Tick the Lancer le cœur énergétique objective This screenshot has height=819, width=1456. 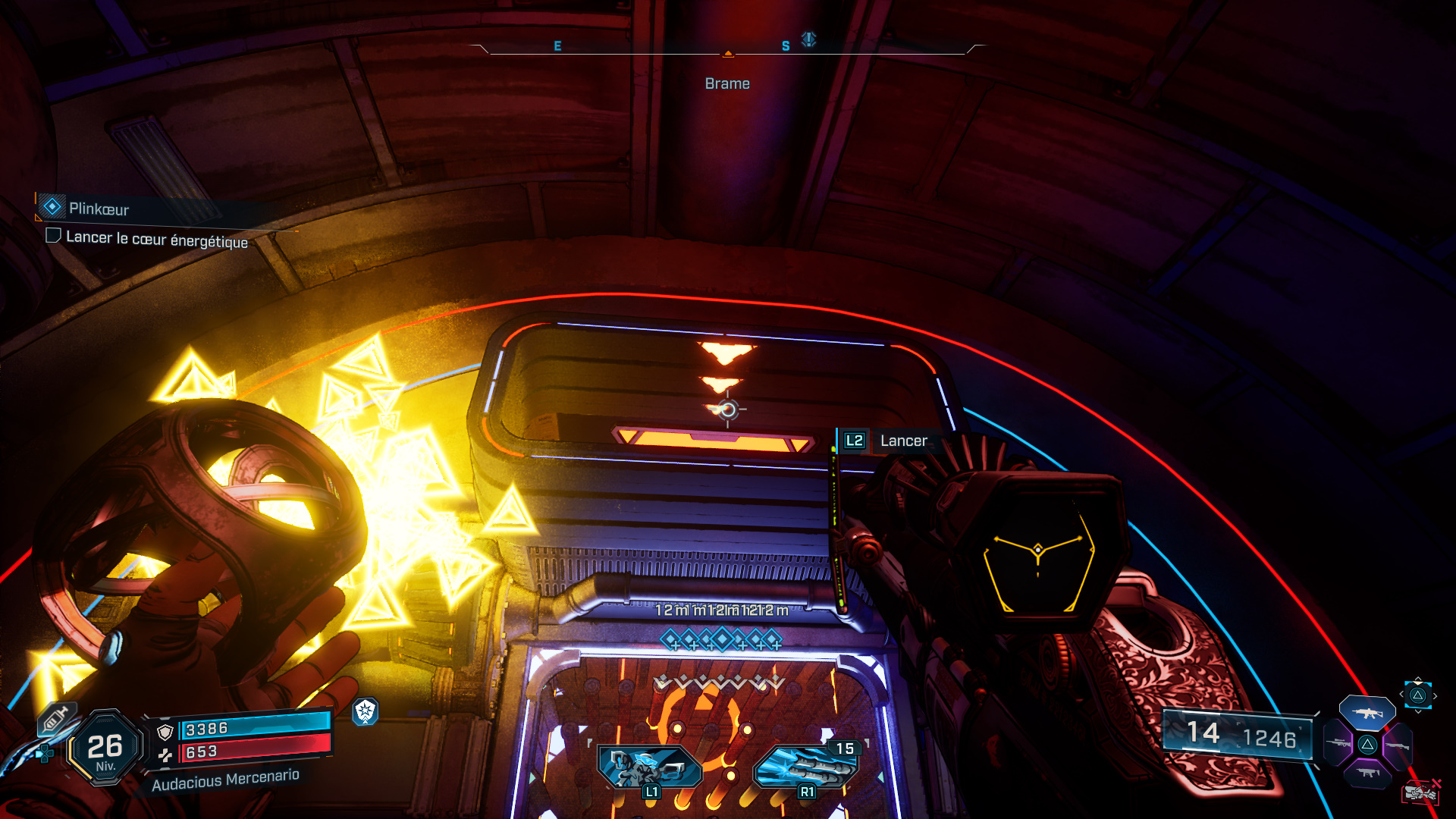(53, 236)
